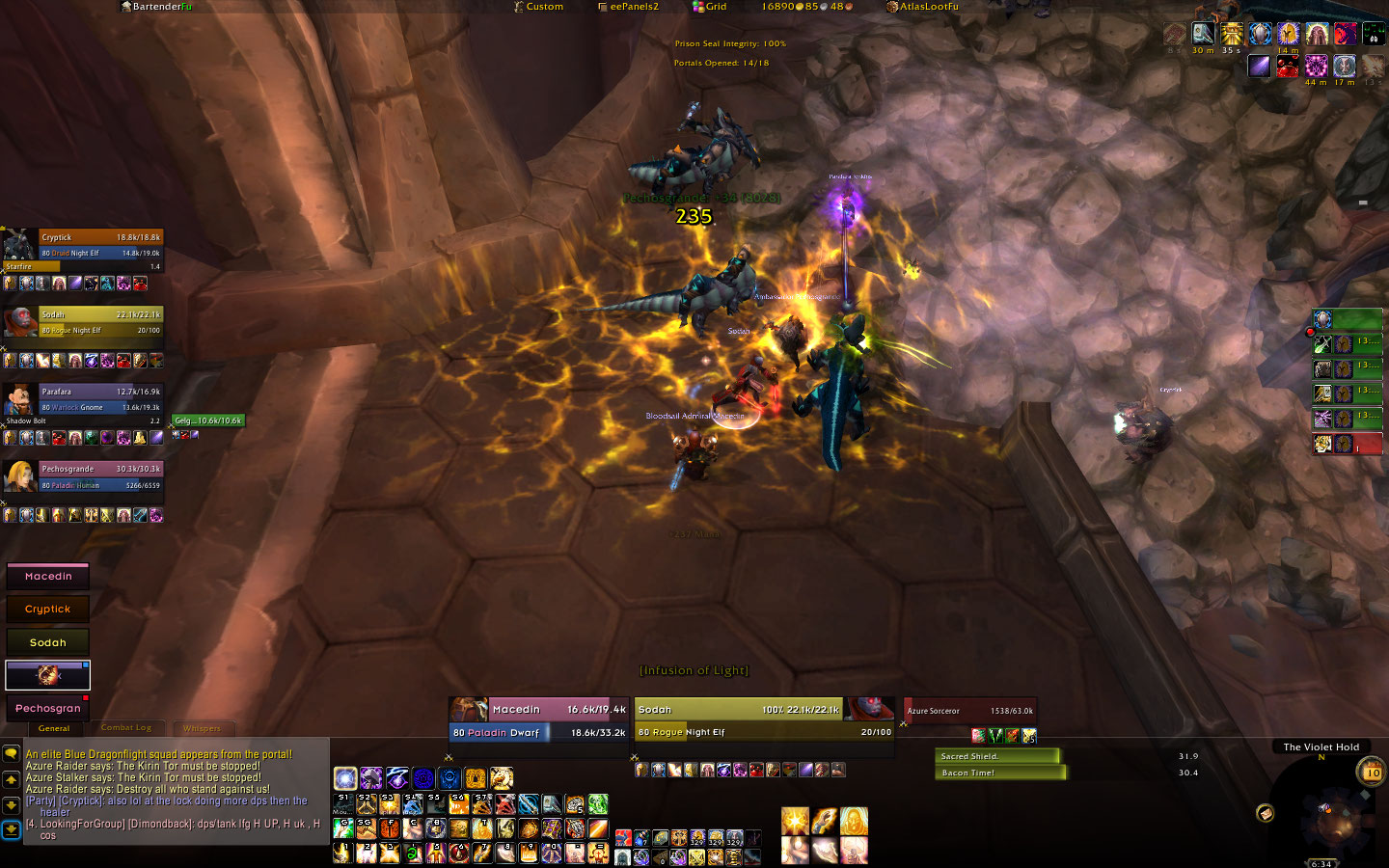
Task: Switch to the Combat Log chat tab
Action: coord(126,728)
